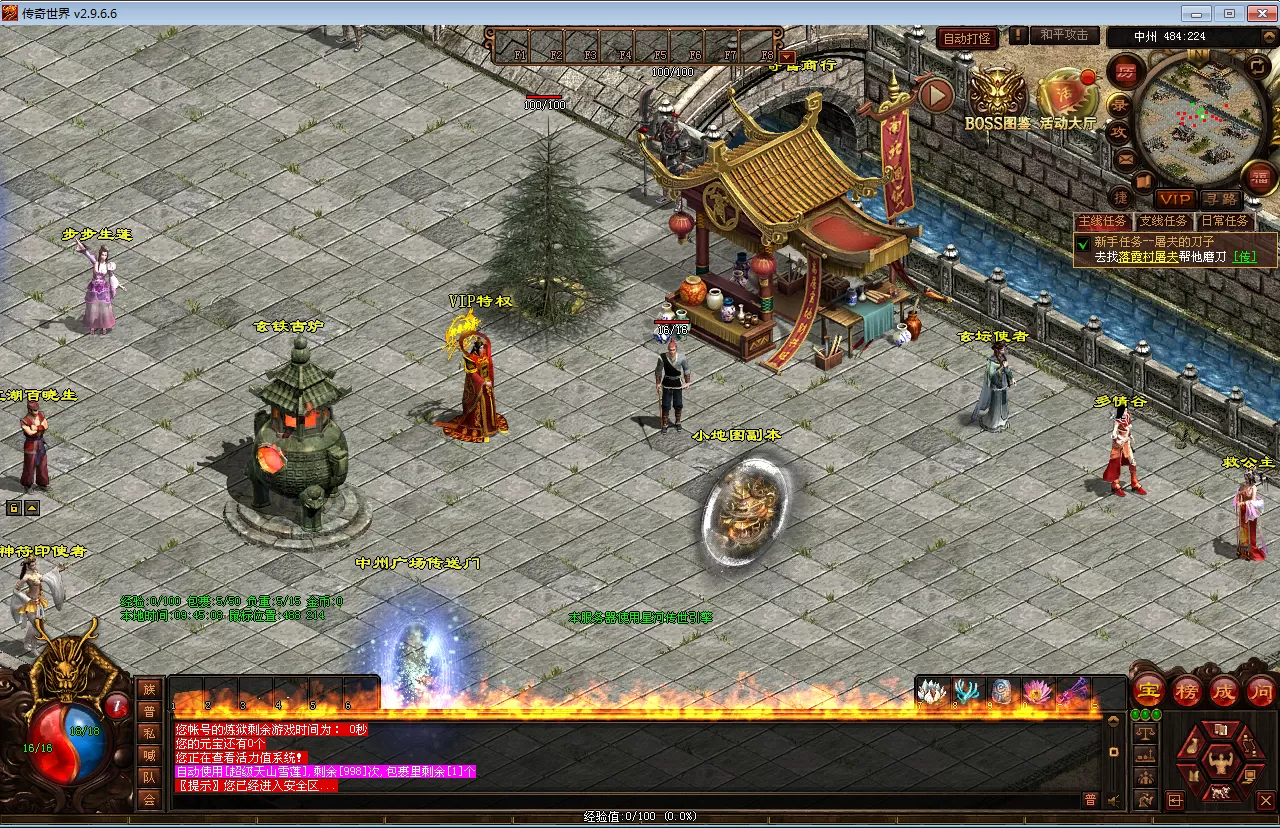Screen dimensions: 1280x828
Task: Open the mail envelope icon
Action: point(1125,159)
